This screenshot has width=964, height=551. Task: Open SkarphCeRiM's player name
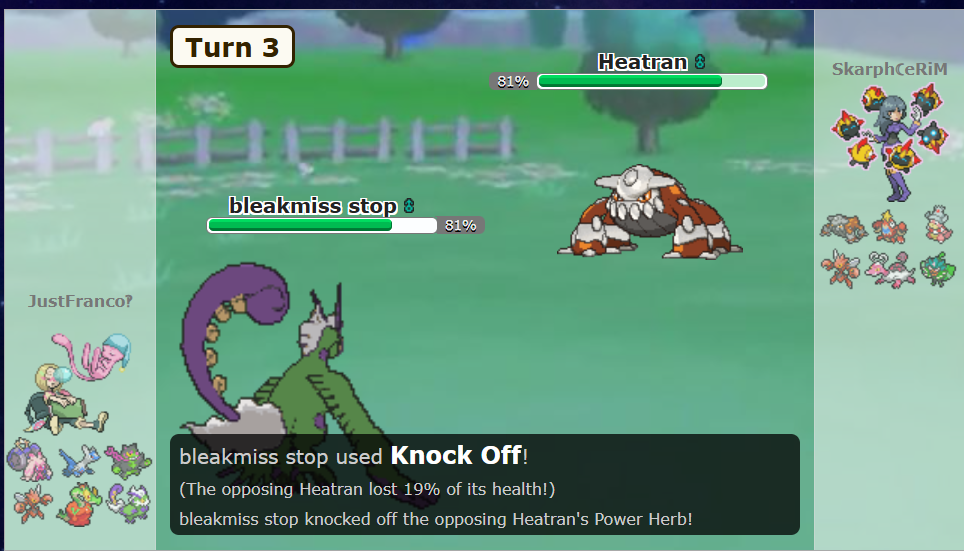(x=889, y=69)
